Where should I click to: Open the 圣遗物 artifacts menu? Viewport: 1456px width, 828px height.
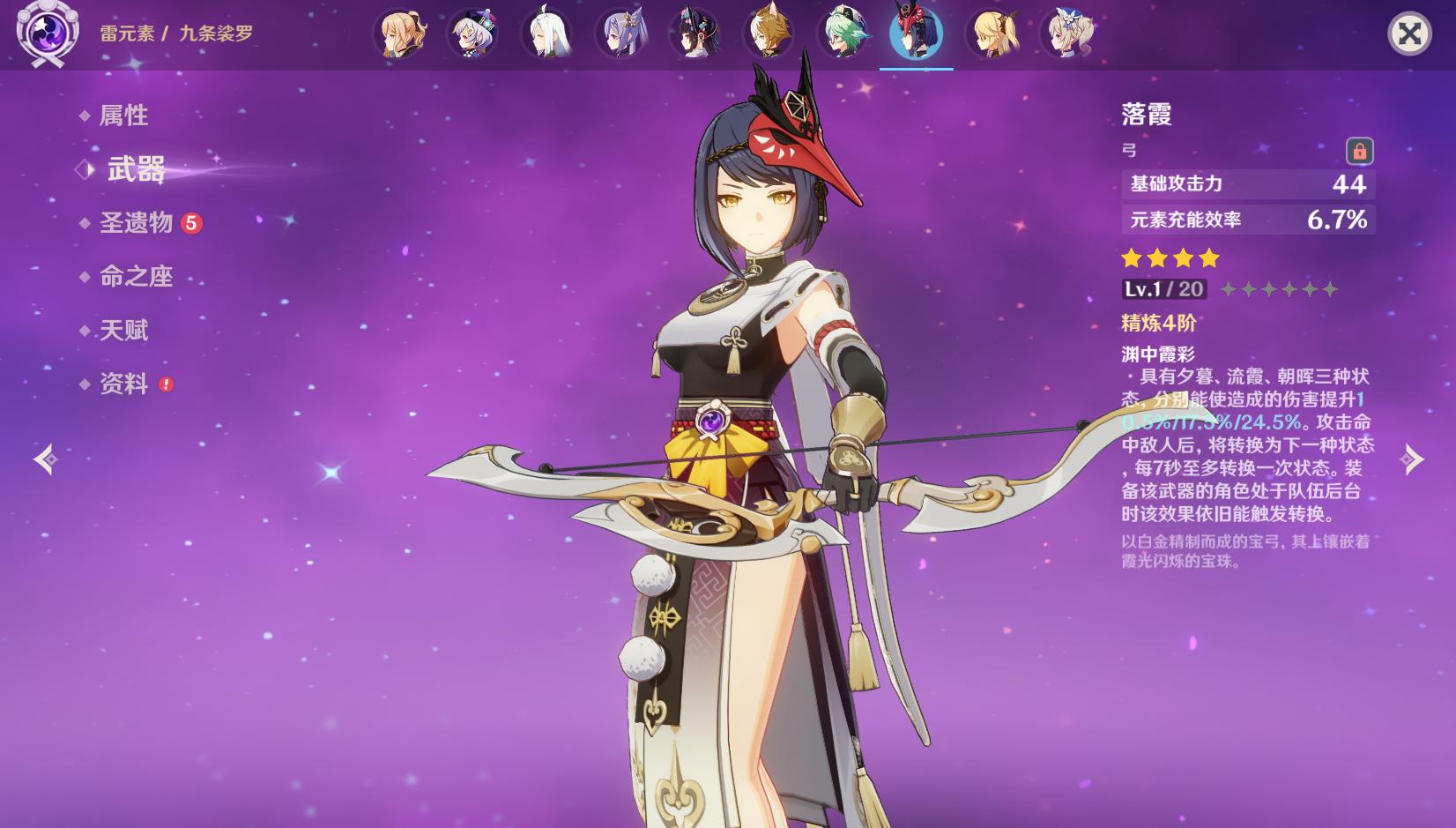point(136,223)
